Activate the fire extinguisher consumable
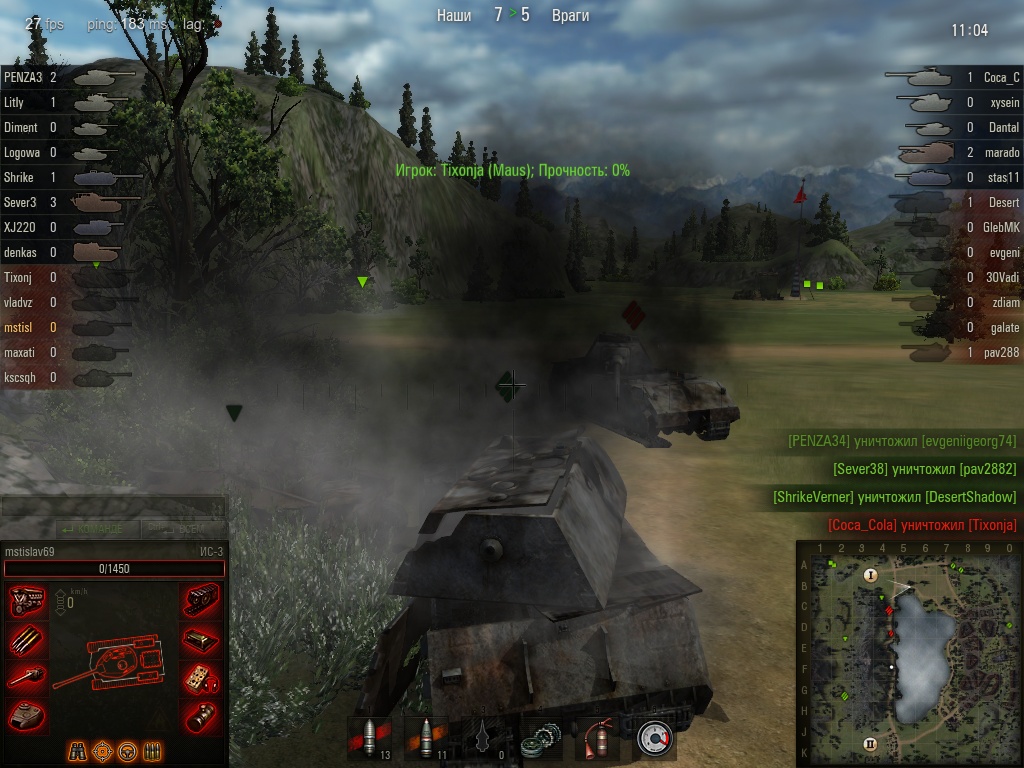 tap(599, 739)
